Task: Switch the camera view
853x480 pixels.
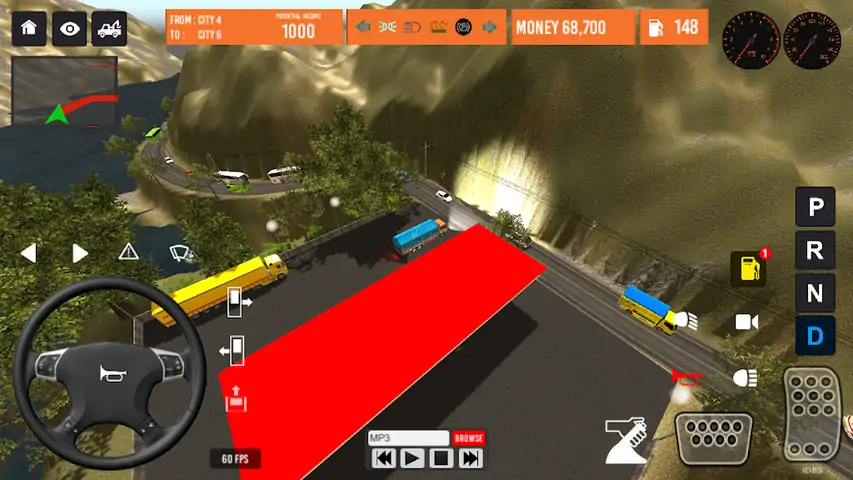Action: click(x=746, y=322)
